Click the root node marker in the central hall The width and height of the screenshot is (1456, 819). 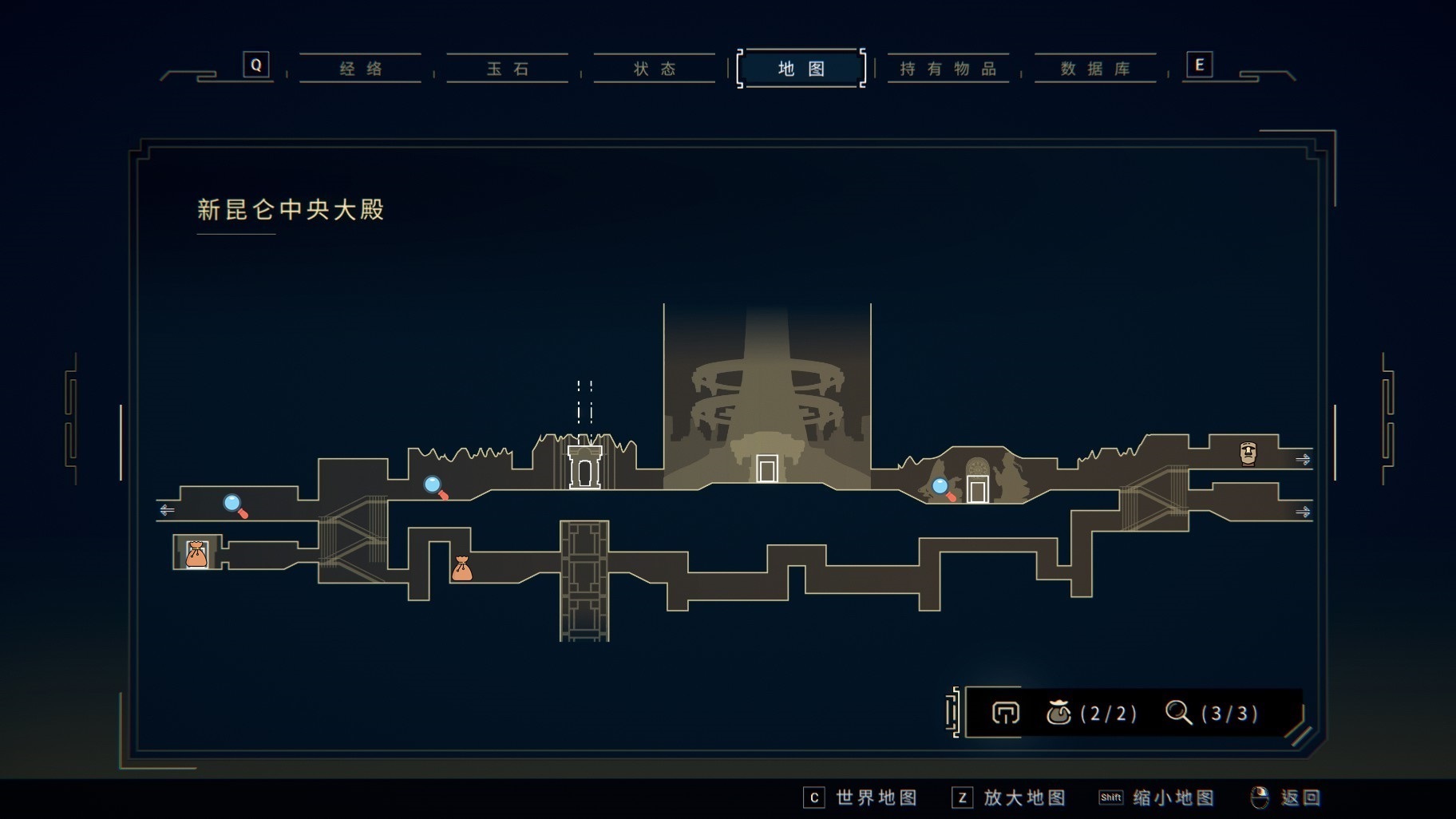[x=767, y=469]
